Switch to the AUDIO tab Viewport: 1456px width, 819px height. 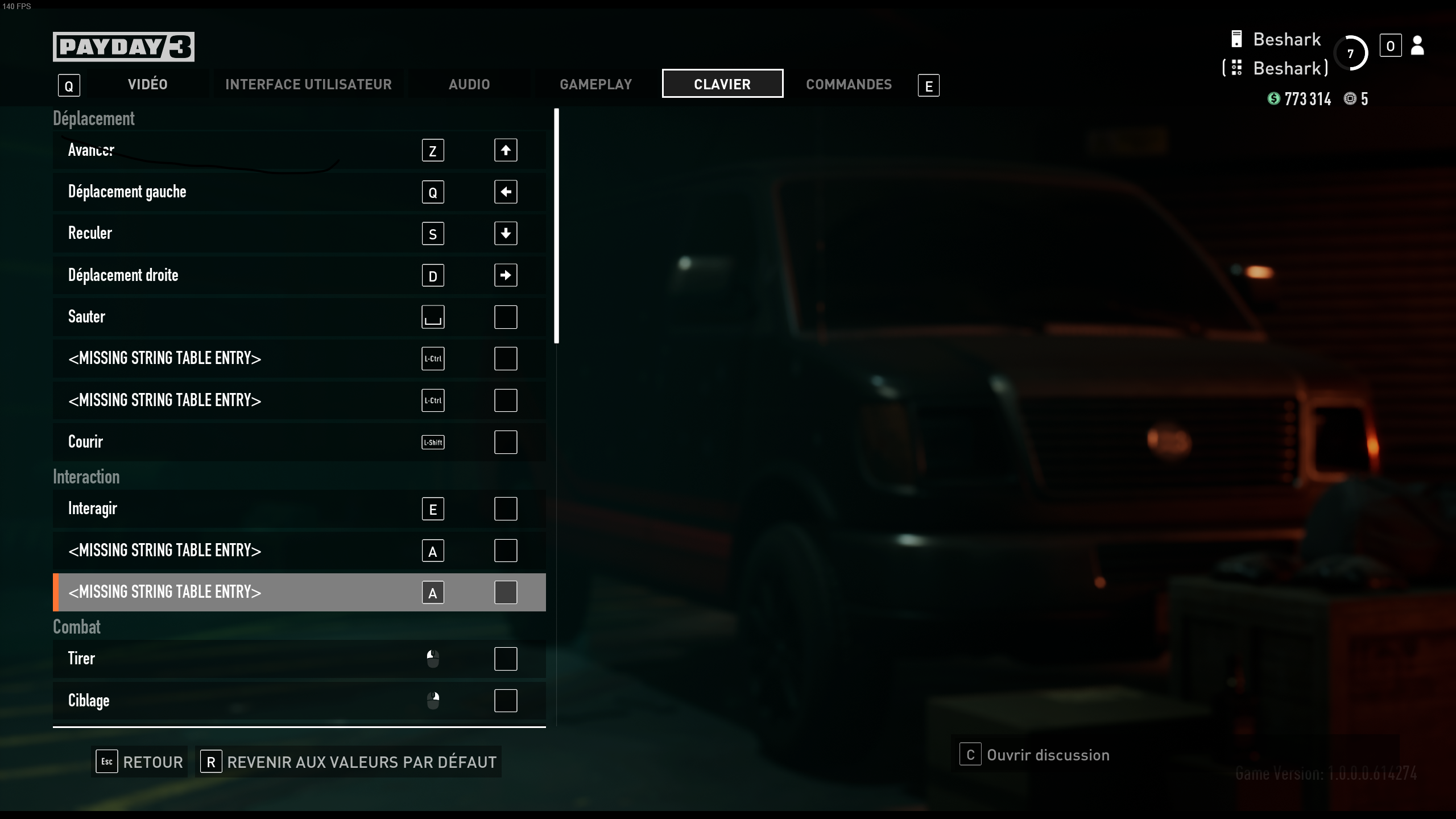[469, 84]
